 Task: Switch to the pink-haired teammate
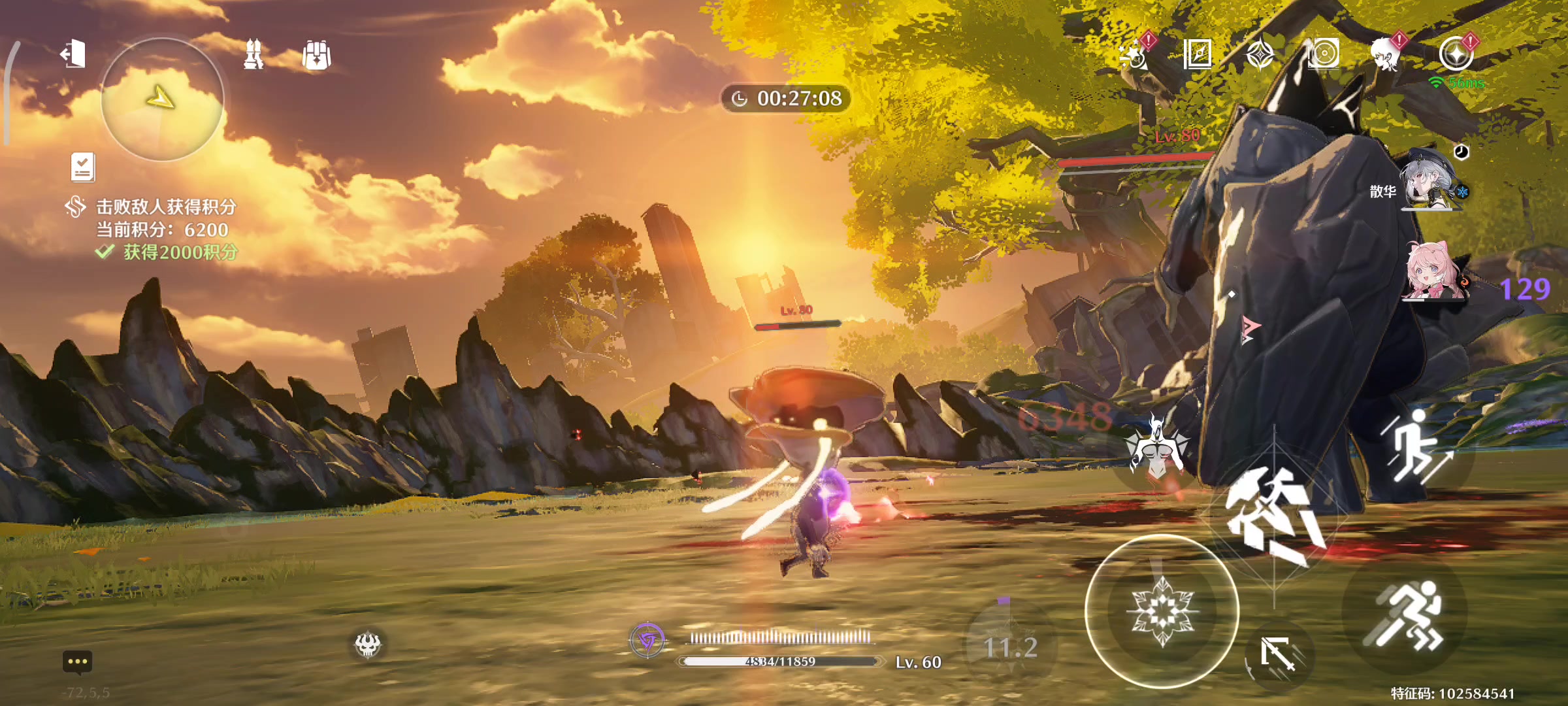[x=1435, y=273]
